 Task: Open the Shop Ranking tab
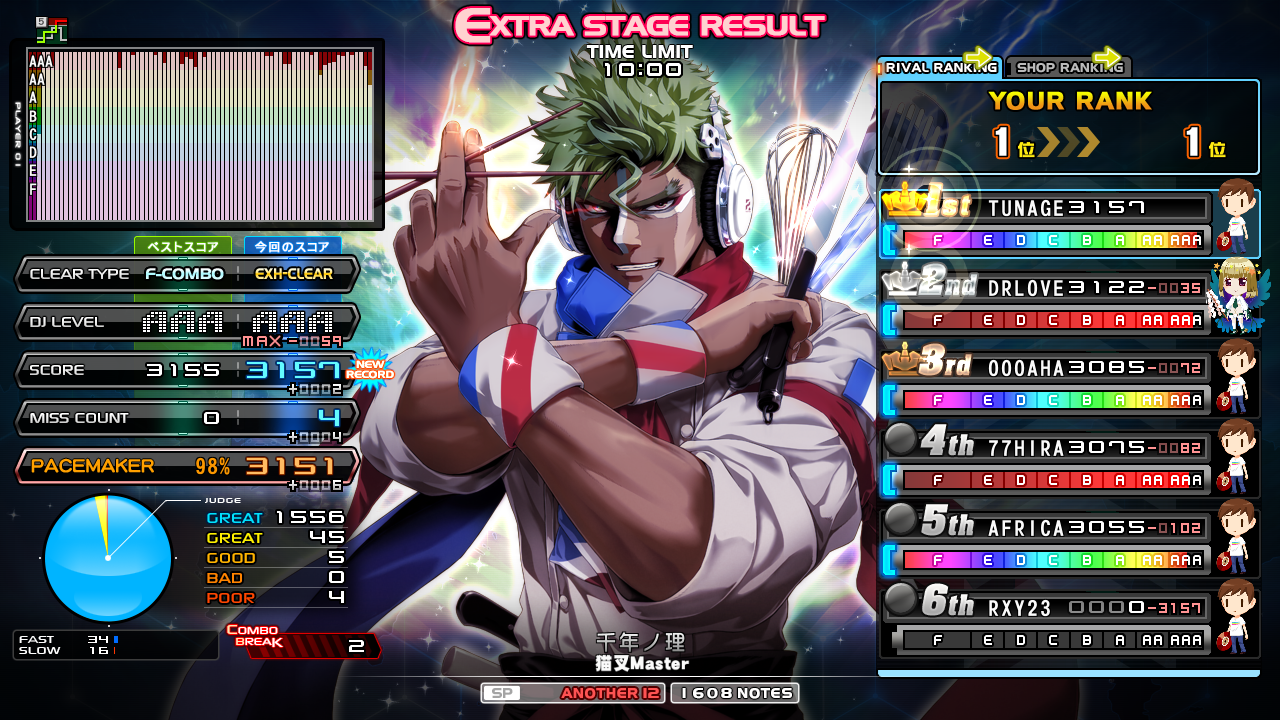[1067, 67]
